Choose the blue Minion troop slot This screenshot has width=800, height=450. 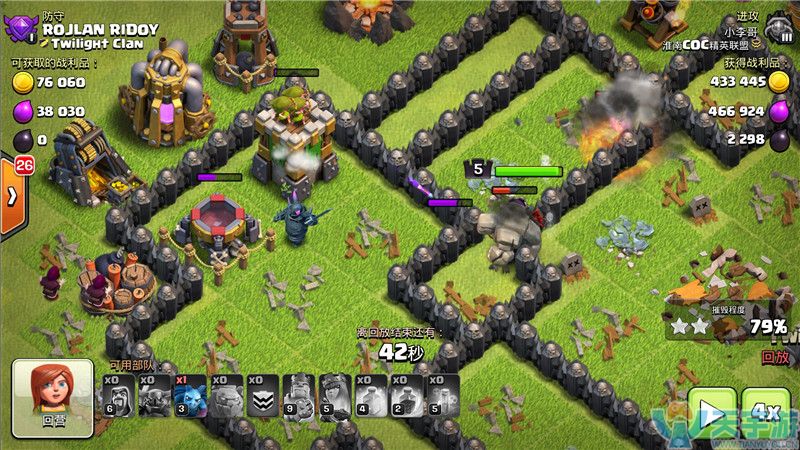coord(191,396)
